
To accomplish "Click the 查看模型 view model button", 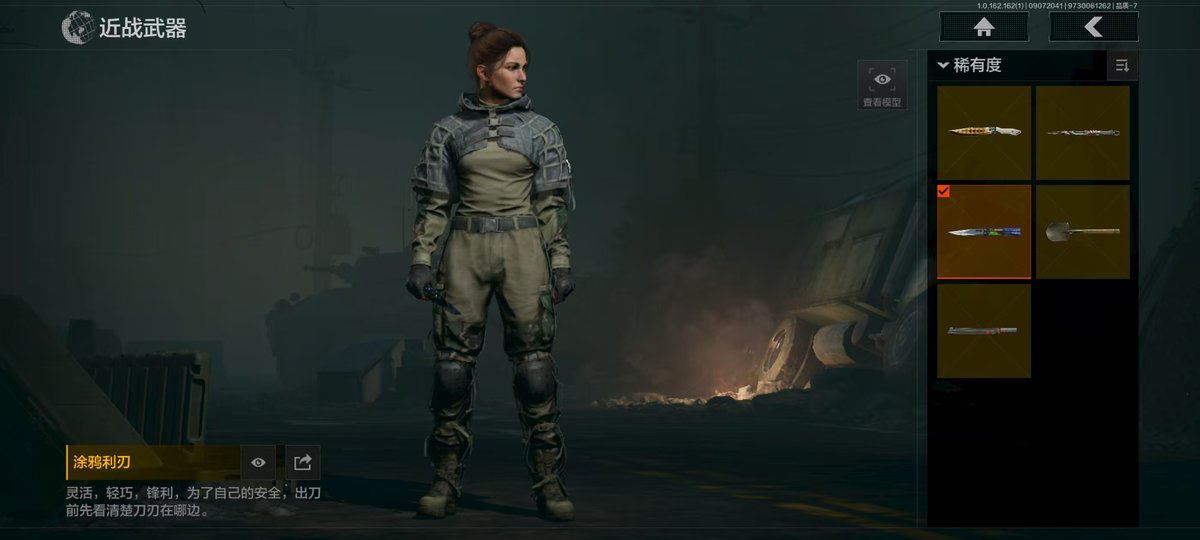I will click(882, 85).
